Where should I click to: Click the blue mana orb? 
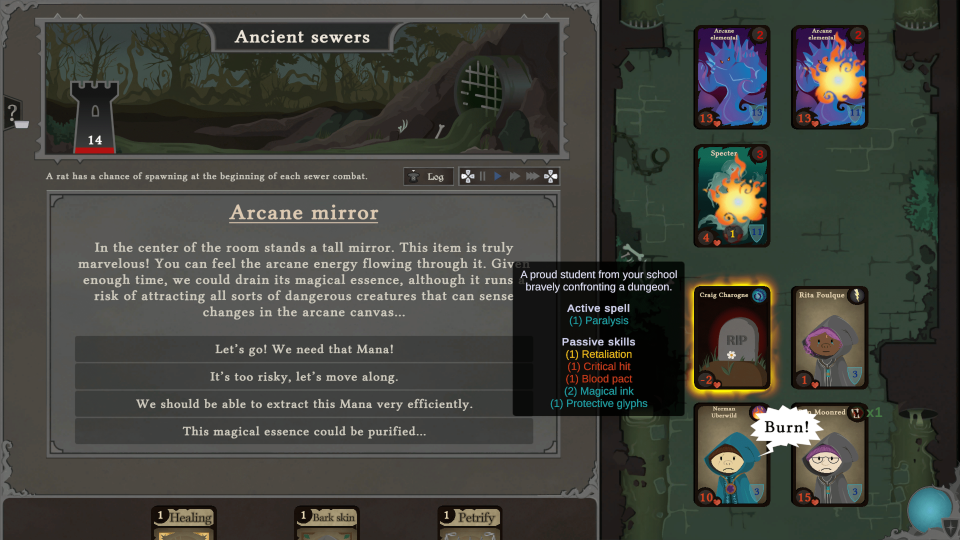(929, 508)
